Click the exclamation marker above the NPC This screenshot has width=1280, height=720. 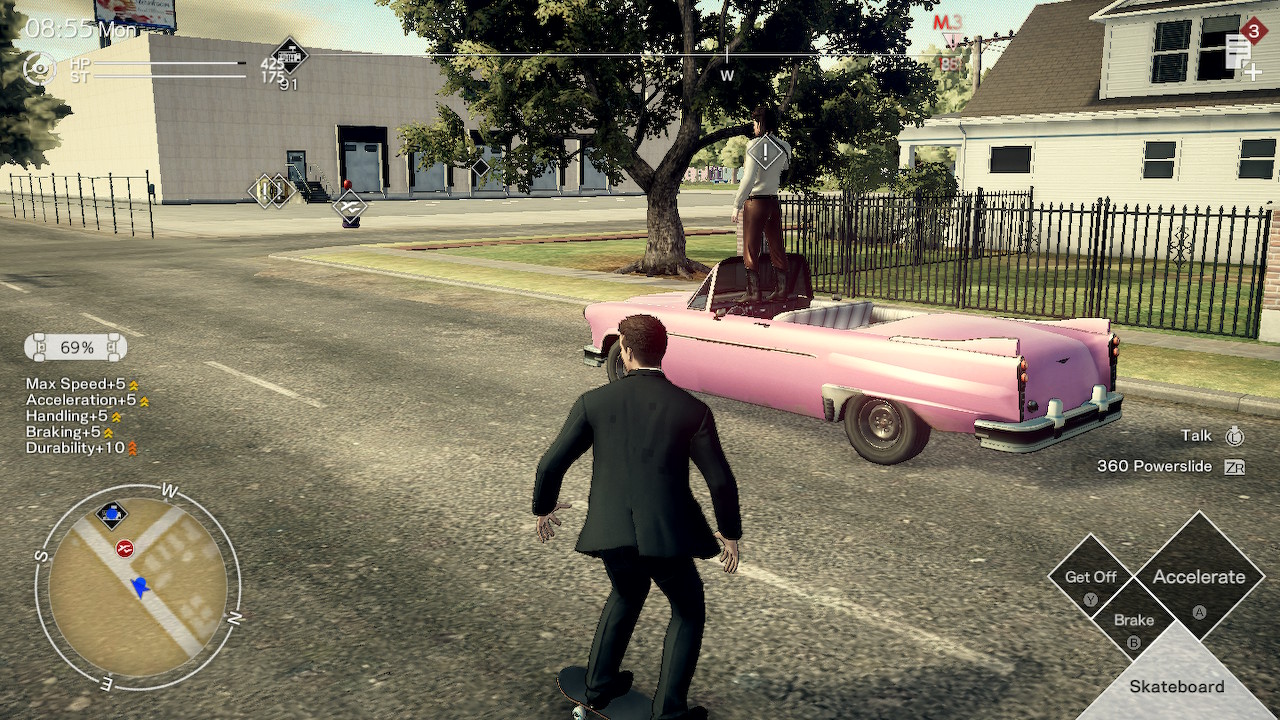tap(766, 153)
